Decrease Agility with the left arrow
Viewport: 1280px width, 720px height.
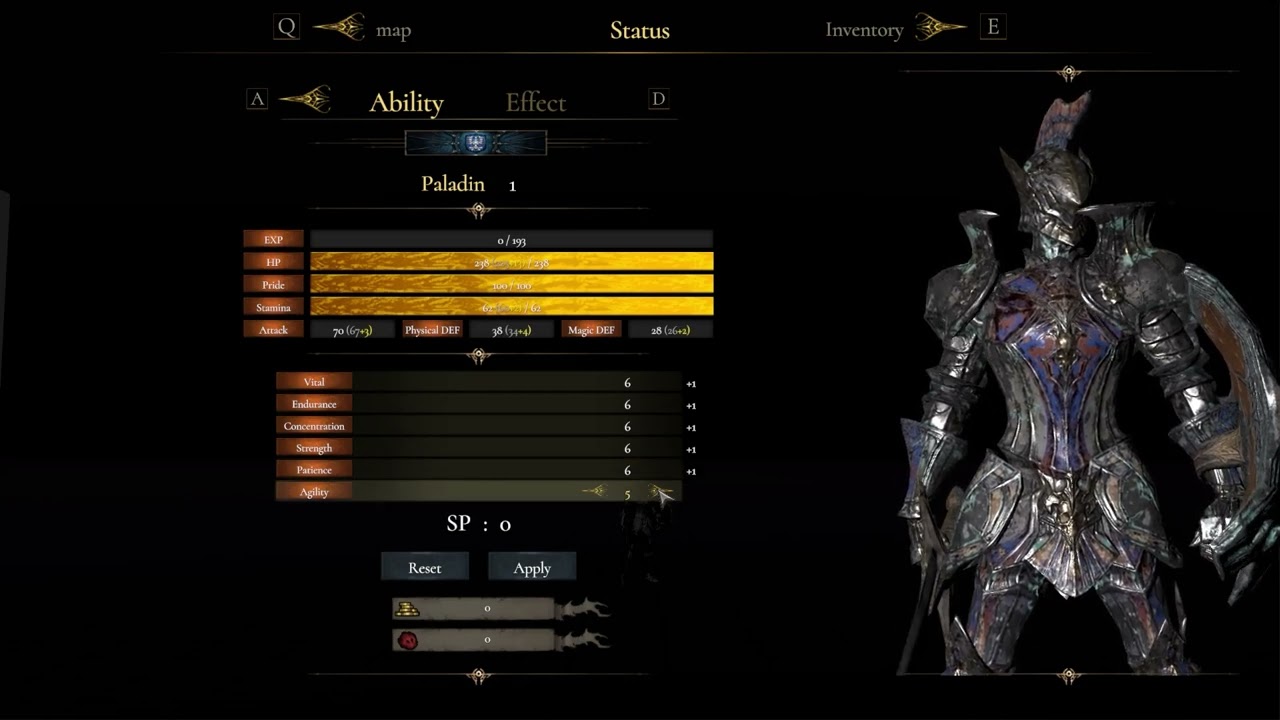[x=594, y=491]
